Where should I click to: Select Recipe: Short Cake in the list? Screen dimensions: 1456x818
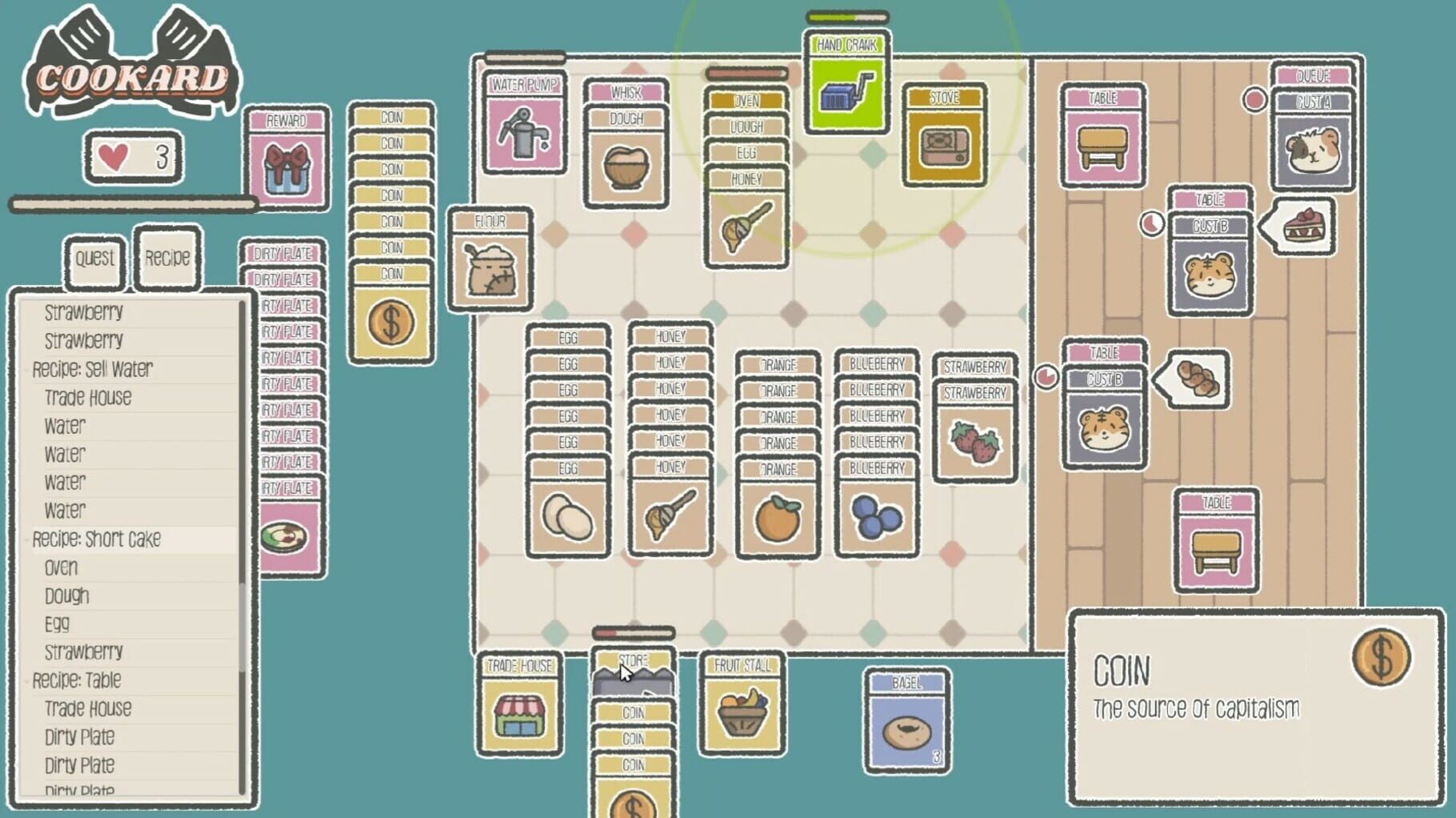pyautogui.click(x=96, y=539)
